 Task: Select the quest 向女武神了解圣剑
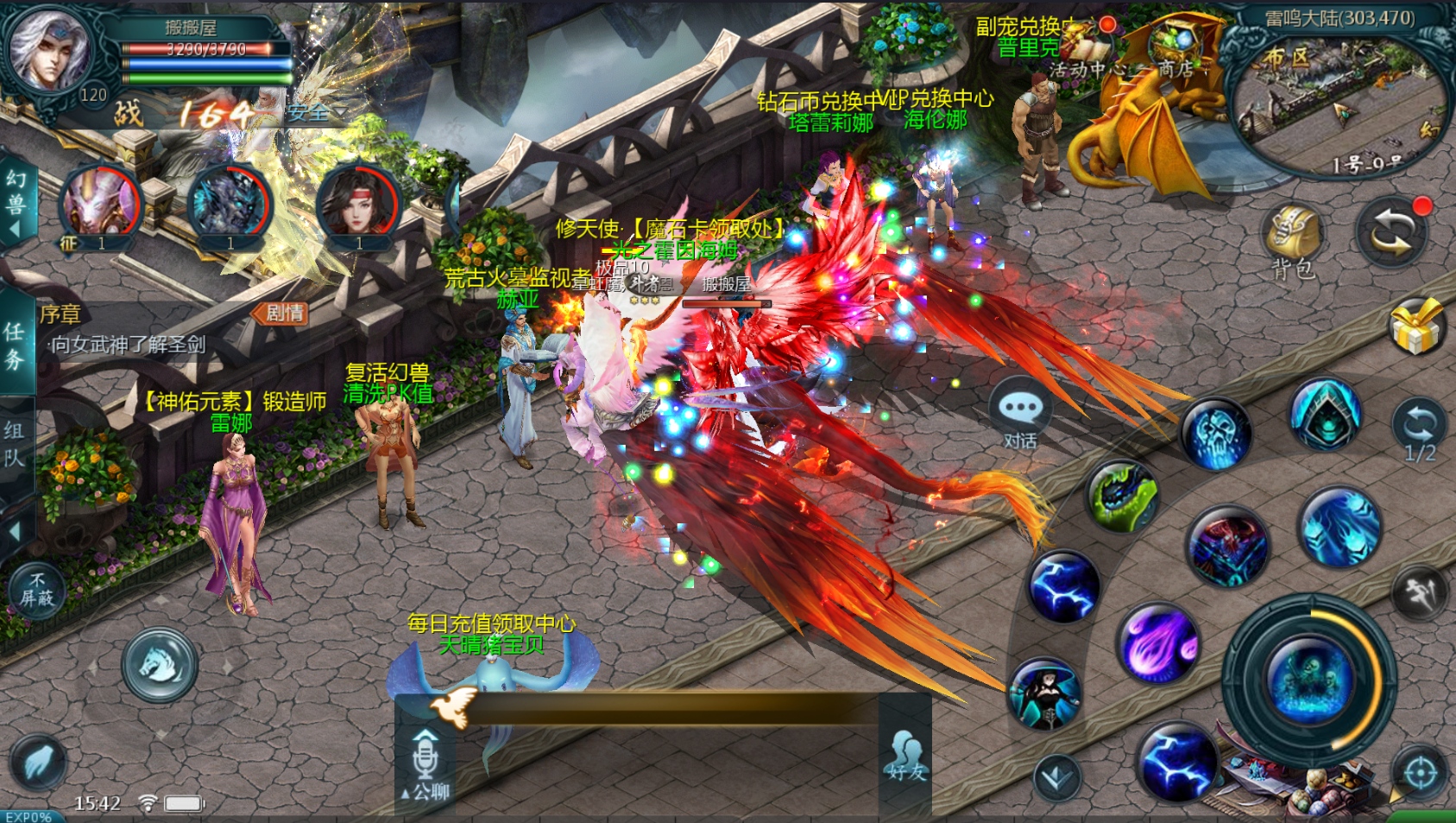click(x=128, y=345)
